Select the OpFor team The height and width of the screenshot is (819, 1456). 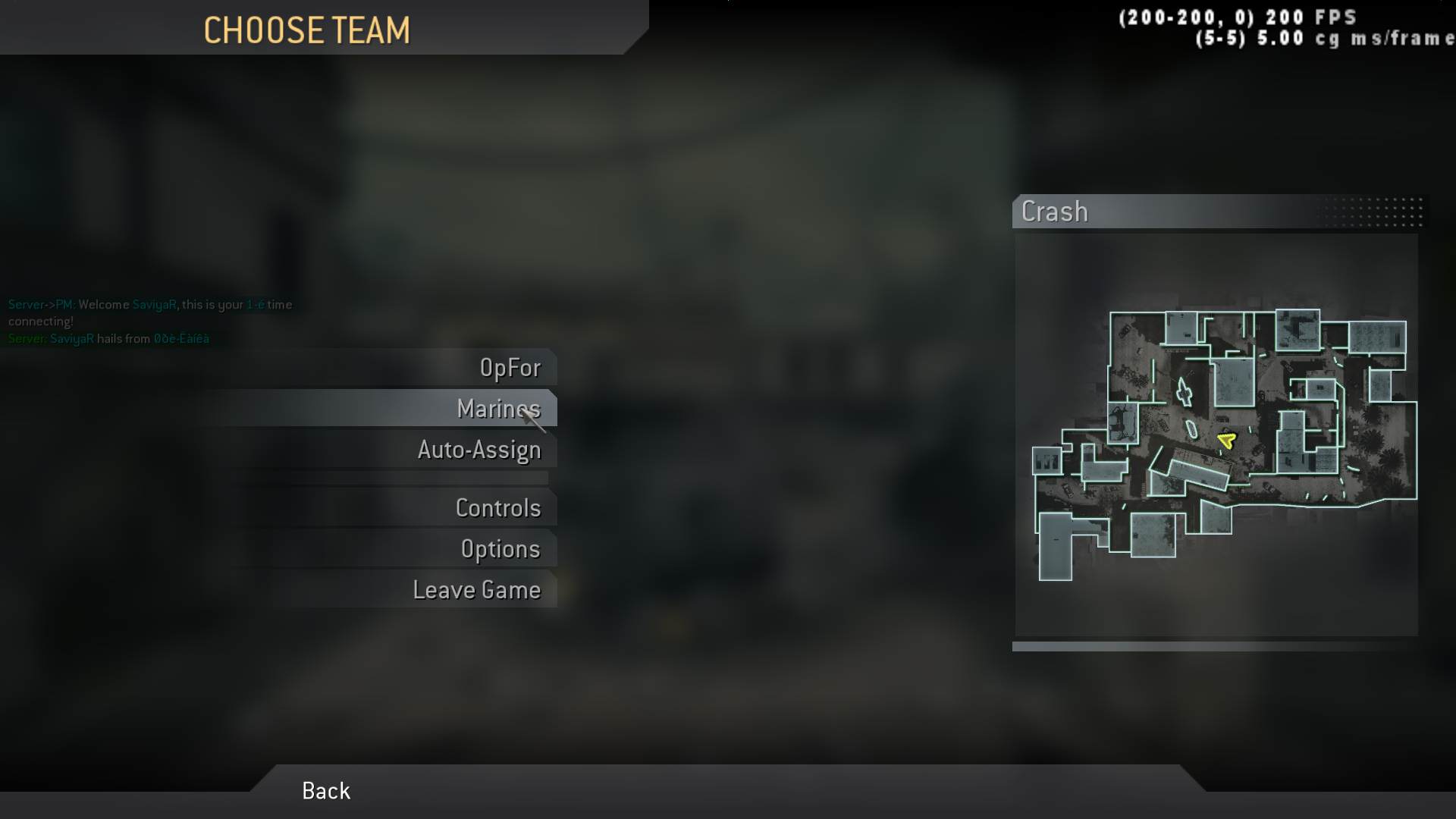pyautogui.click(x=511, y=368)
